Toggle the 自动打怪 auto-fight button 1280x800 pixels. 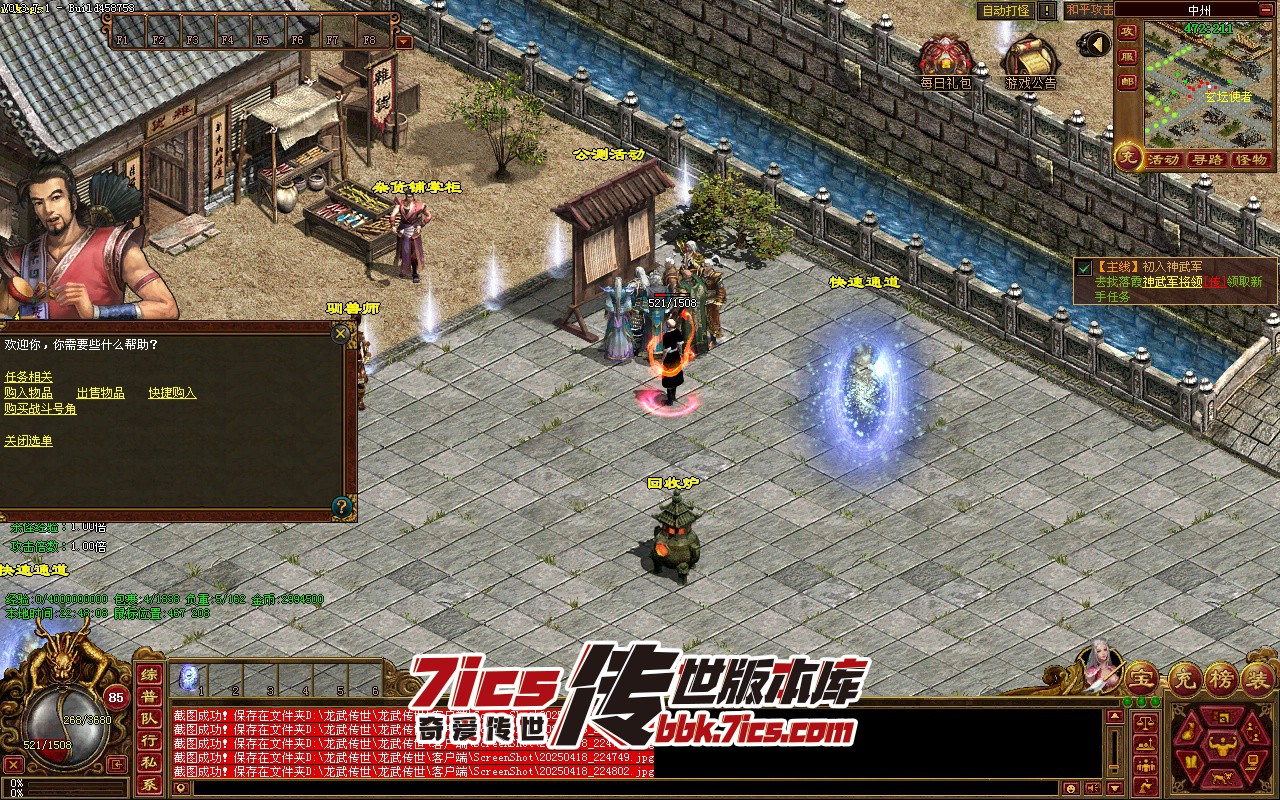pos(1005,10)
